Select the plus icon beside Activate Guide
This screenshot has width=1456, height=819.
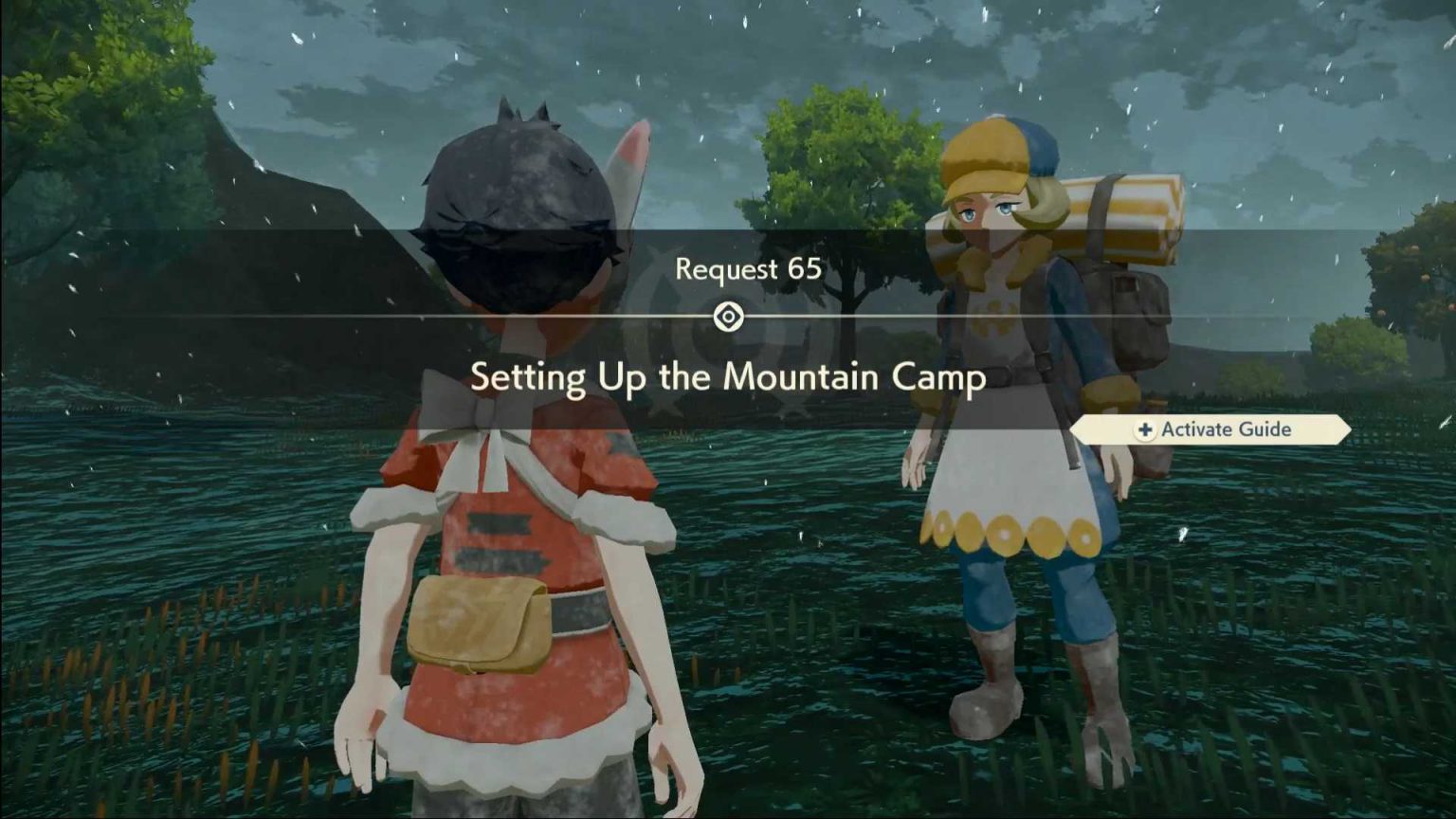(x=1144, y=429)
